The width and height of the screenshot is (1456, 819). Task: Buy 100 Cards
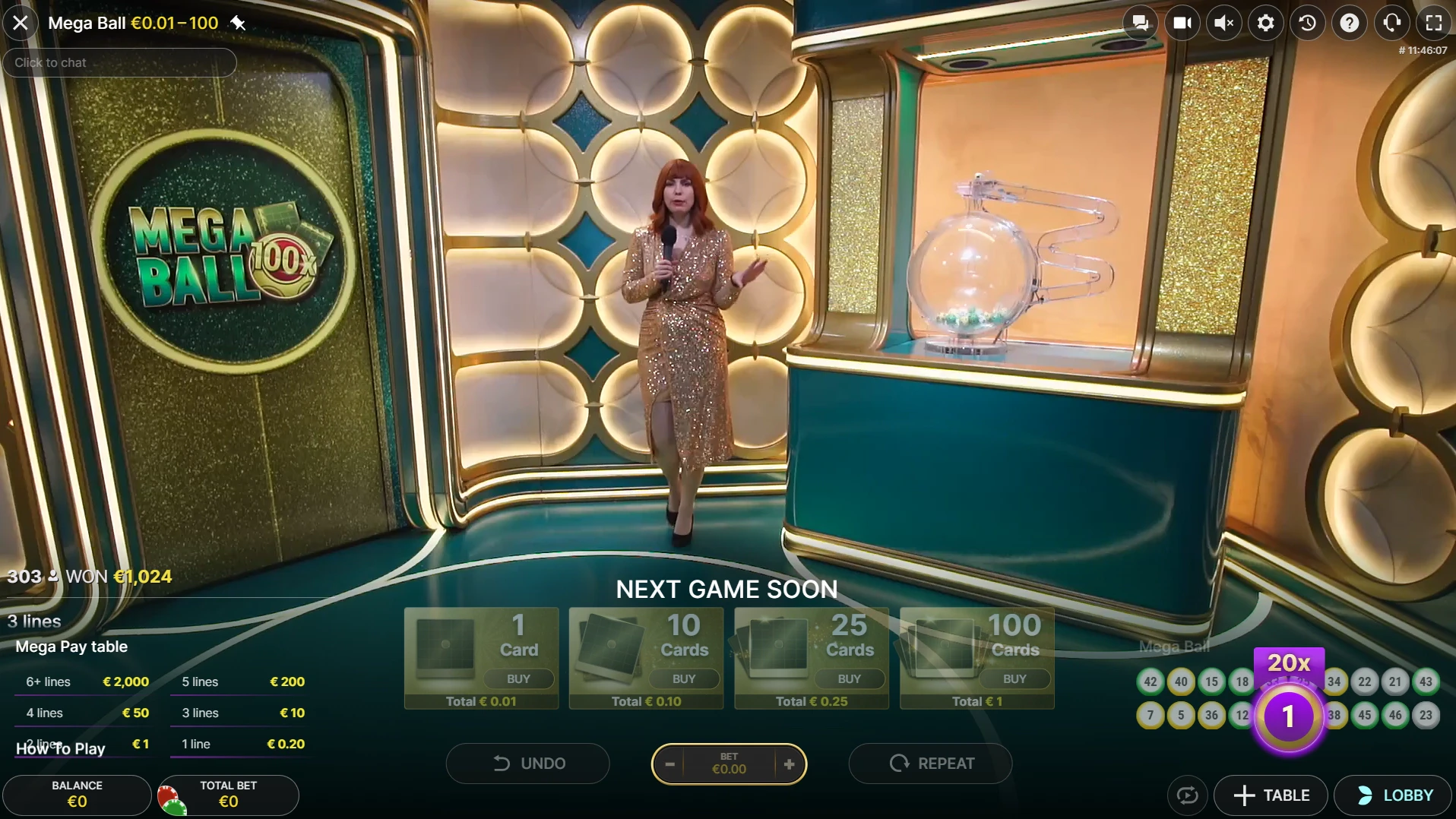pos(1014,678)
